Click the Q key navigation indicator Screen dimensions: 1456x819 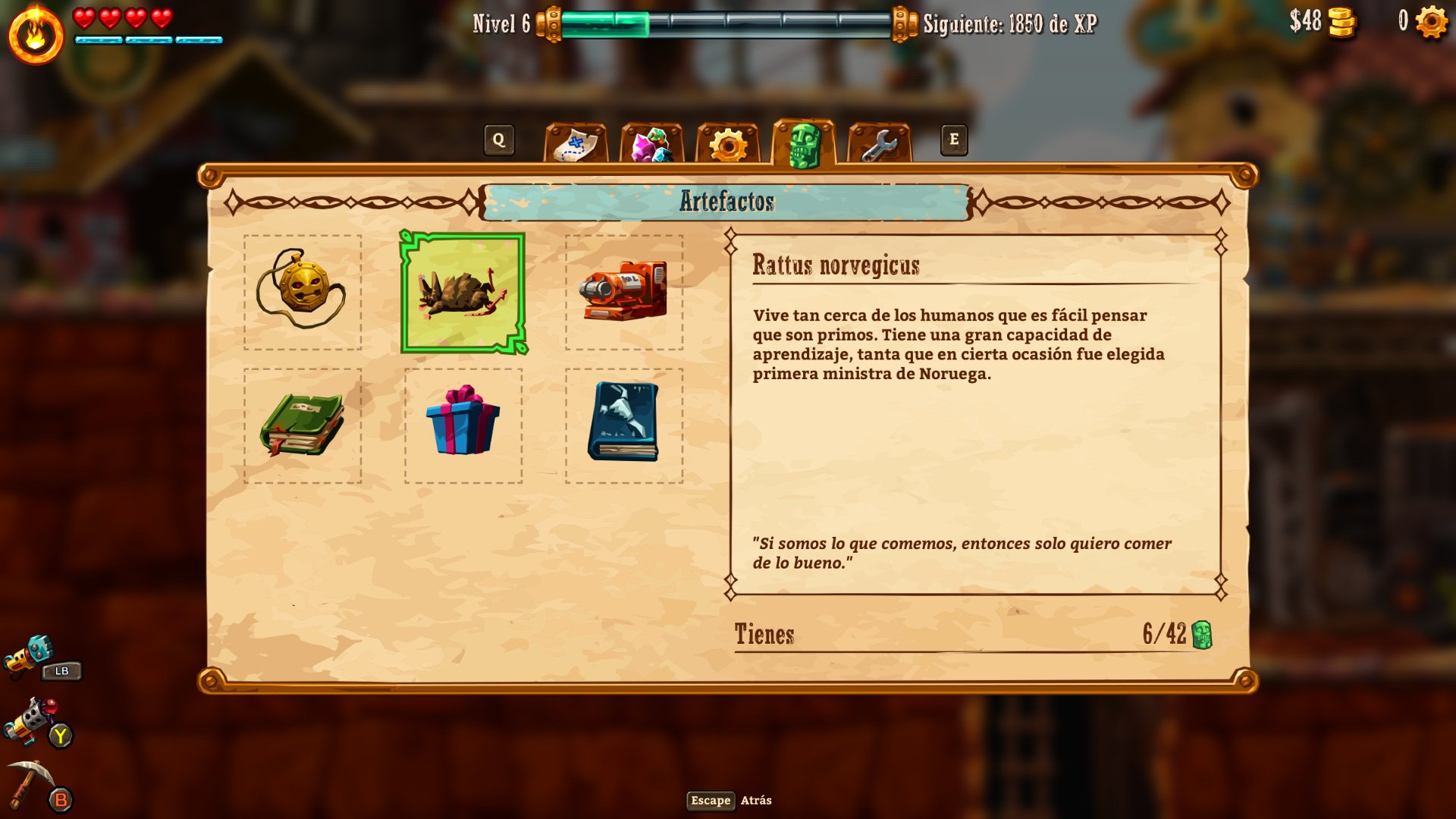tap(499, 140)
